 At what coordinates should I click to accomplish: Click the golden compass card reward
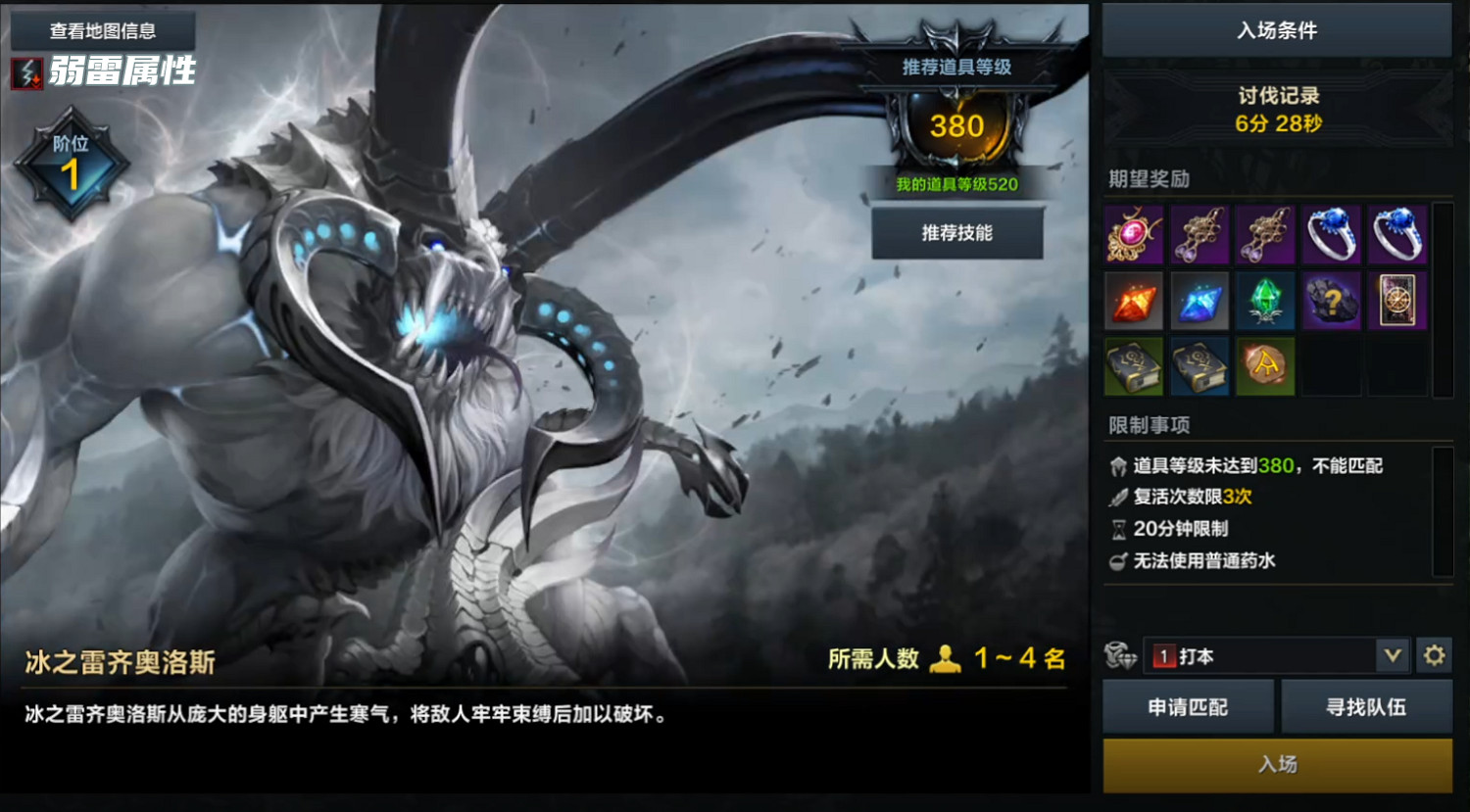coord(1396,301)
